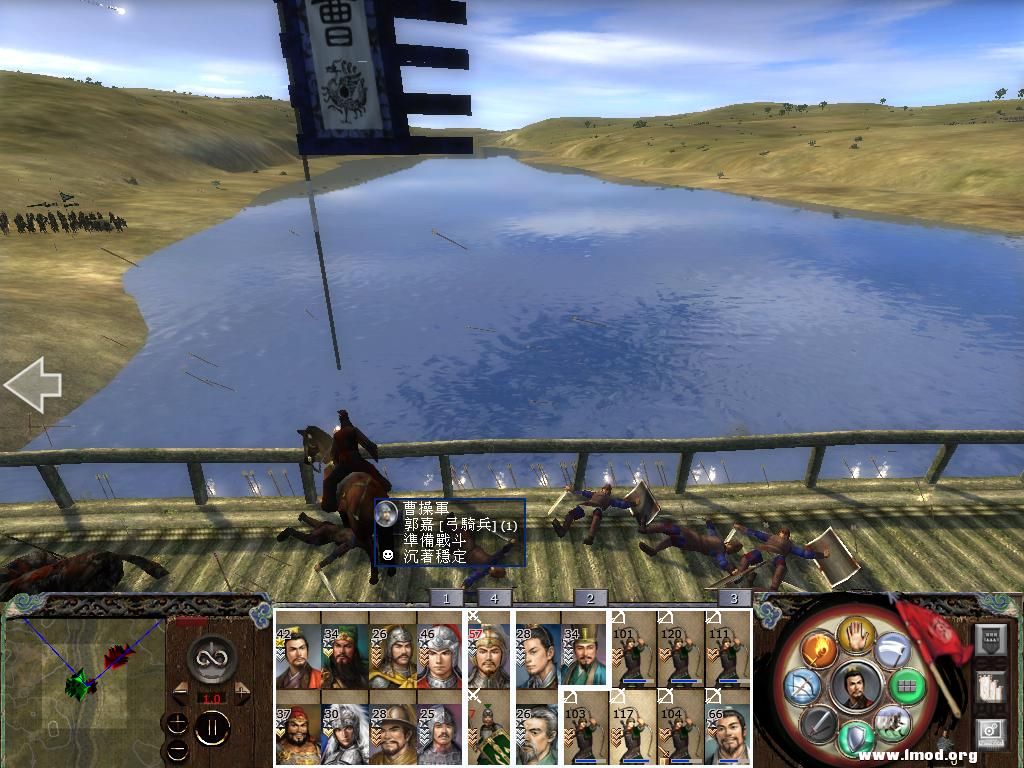Select group tab 1

pyautogui.click(x=446, y=598)
